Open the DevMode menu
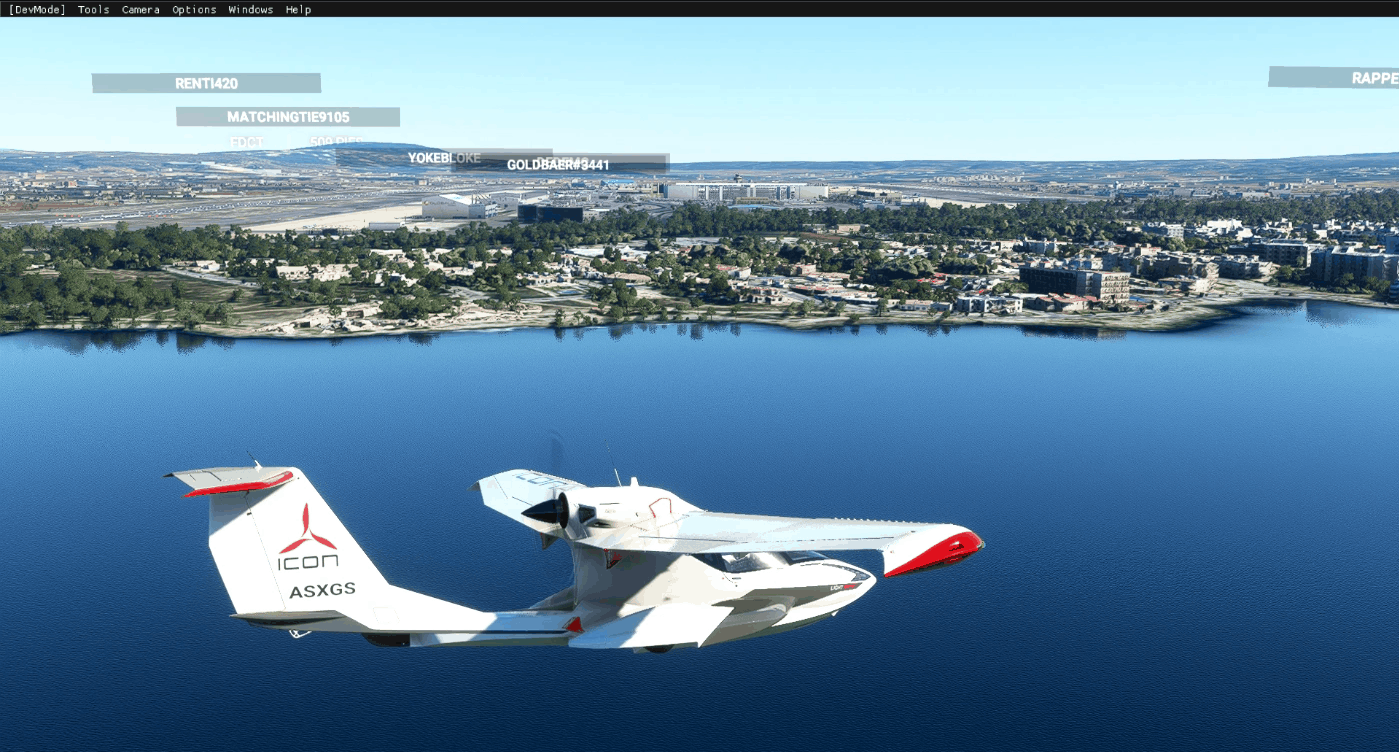 [37, 9]
